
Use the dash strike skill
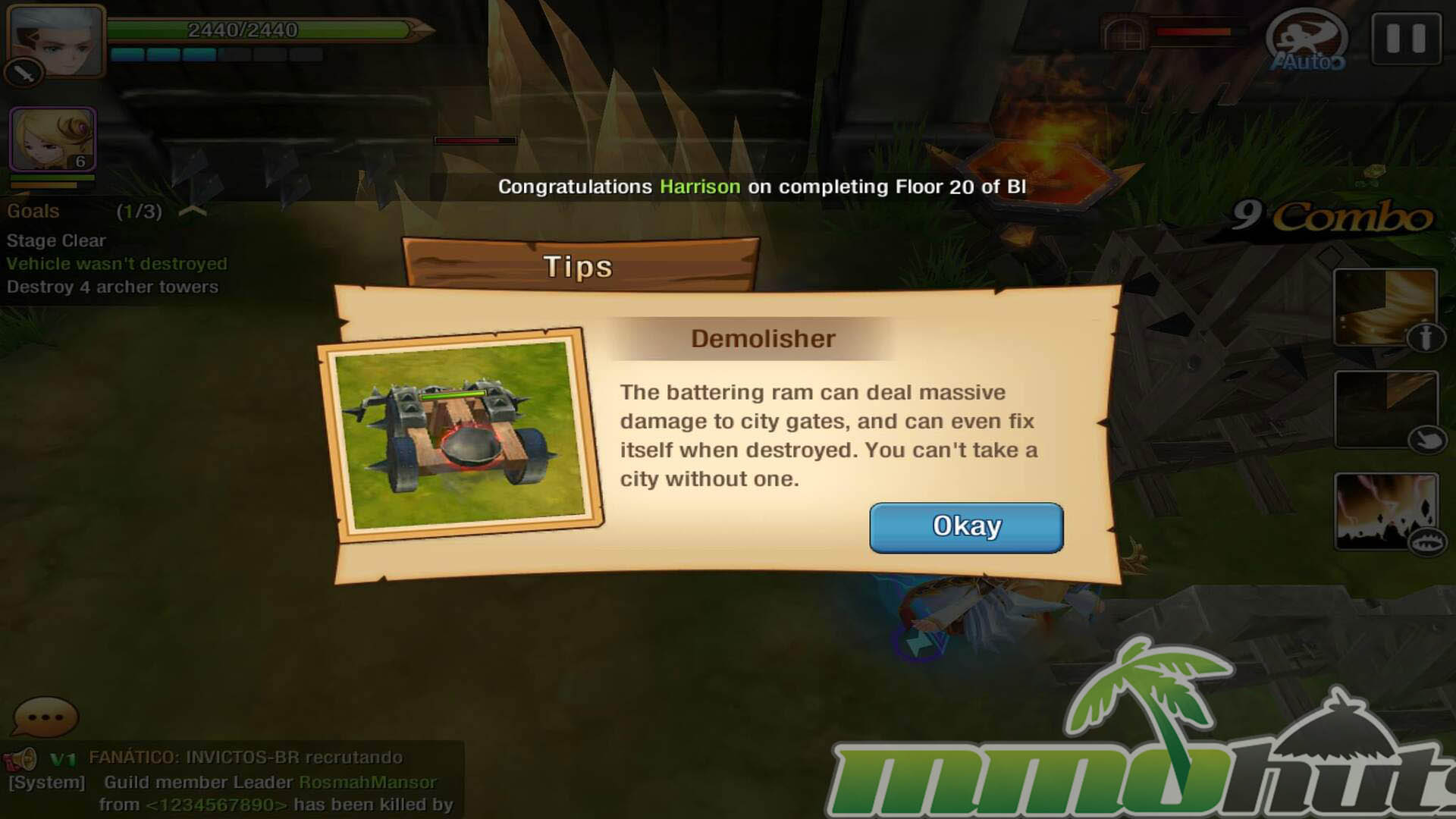pyautogui.click(x=1384, y=409)
